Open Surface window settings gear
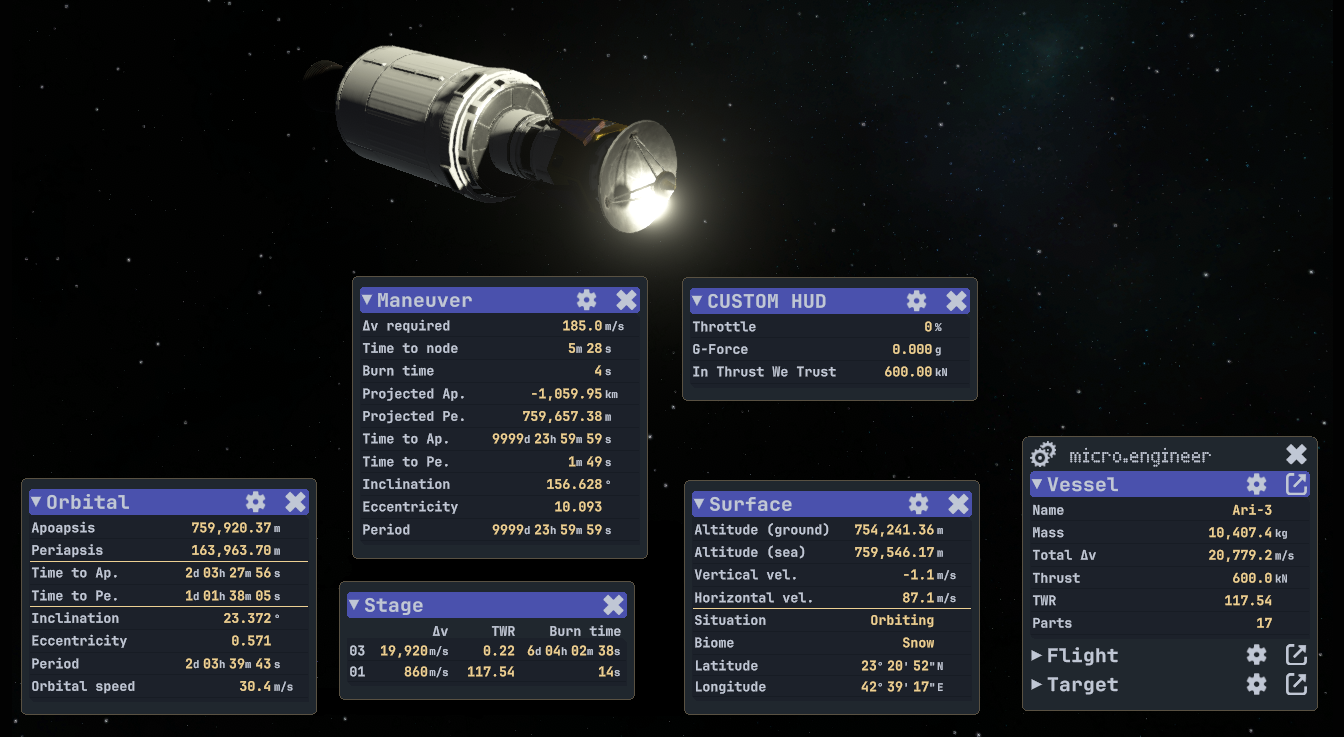 click(919, 504)
